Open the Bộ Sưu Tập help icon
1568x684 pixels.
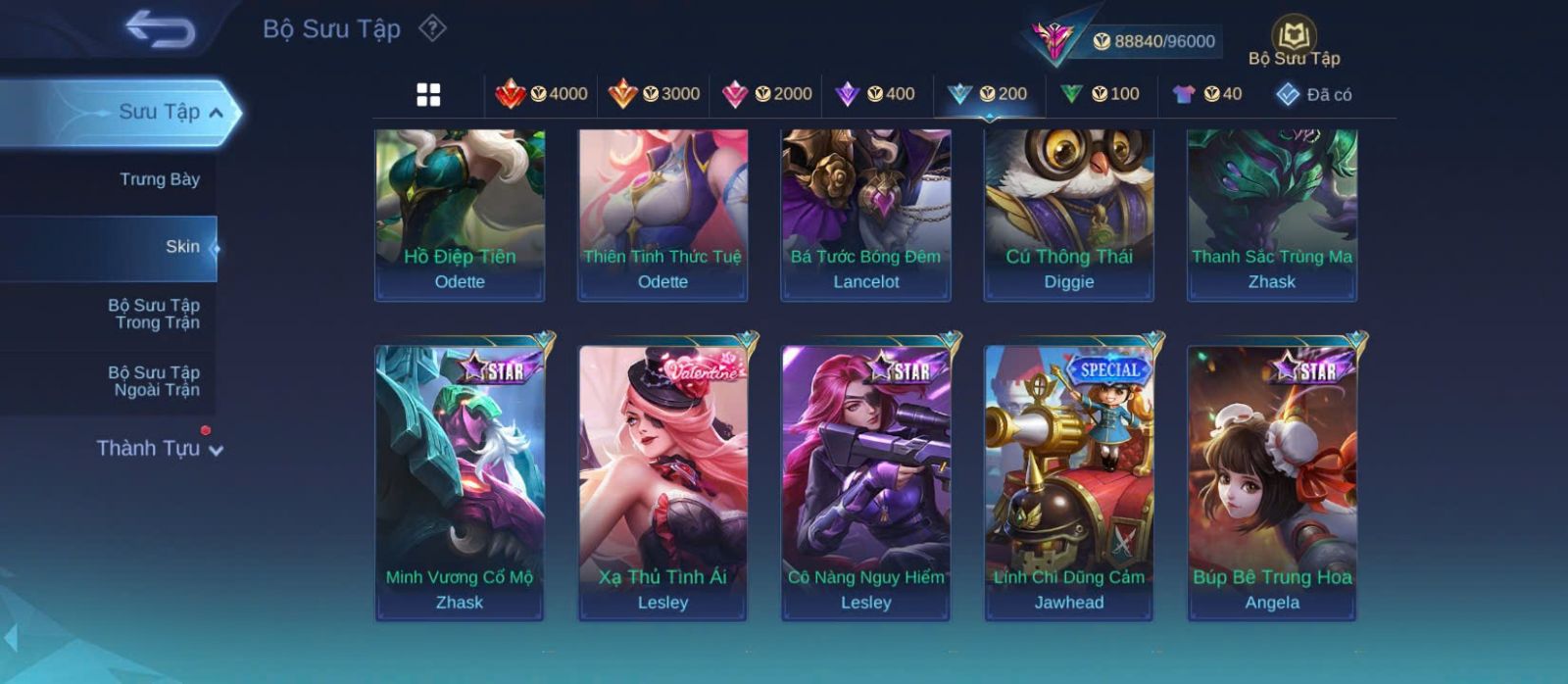coord(432,28)
